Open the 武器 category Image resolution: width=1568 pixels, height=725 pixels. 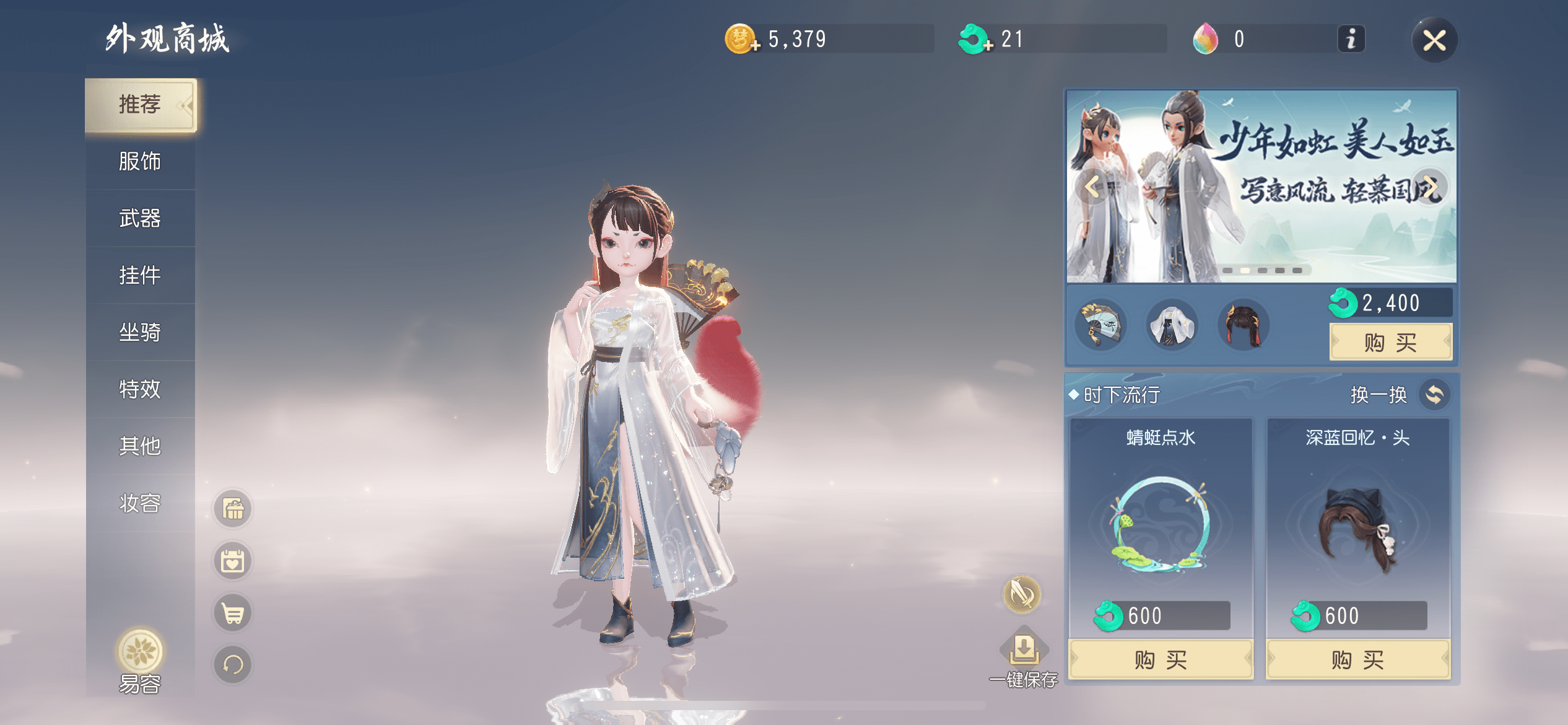pos(140,219)
